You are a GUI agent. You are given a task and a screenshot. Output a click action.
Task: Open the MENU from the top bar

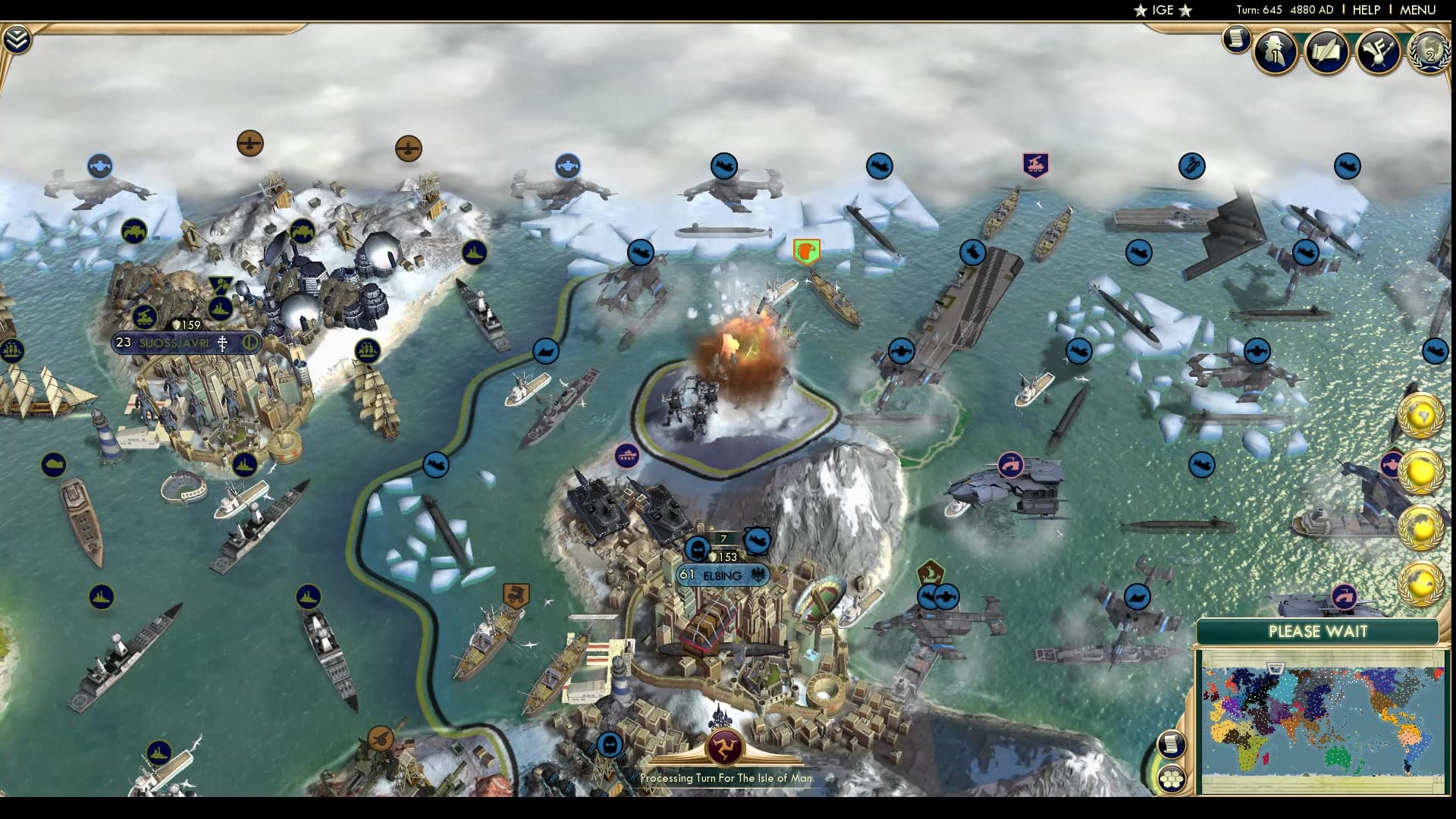click(1417, 10)
